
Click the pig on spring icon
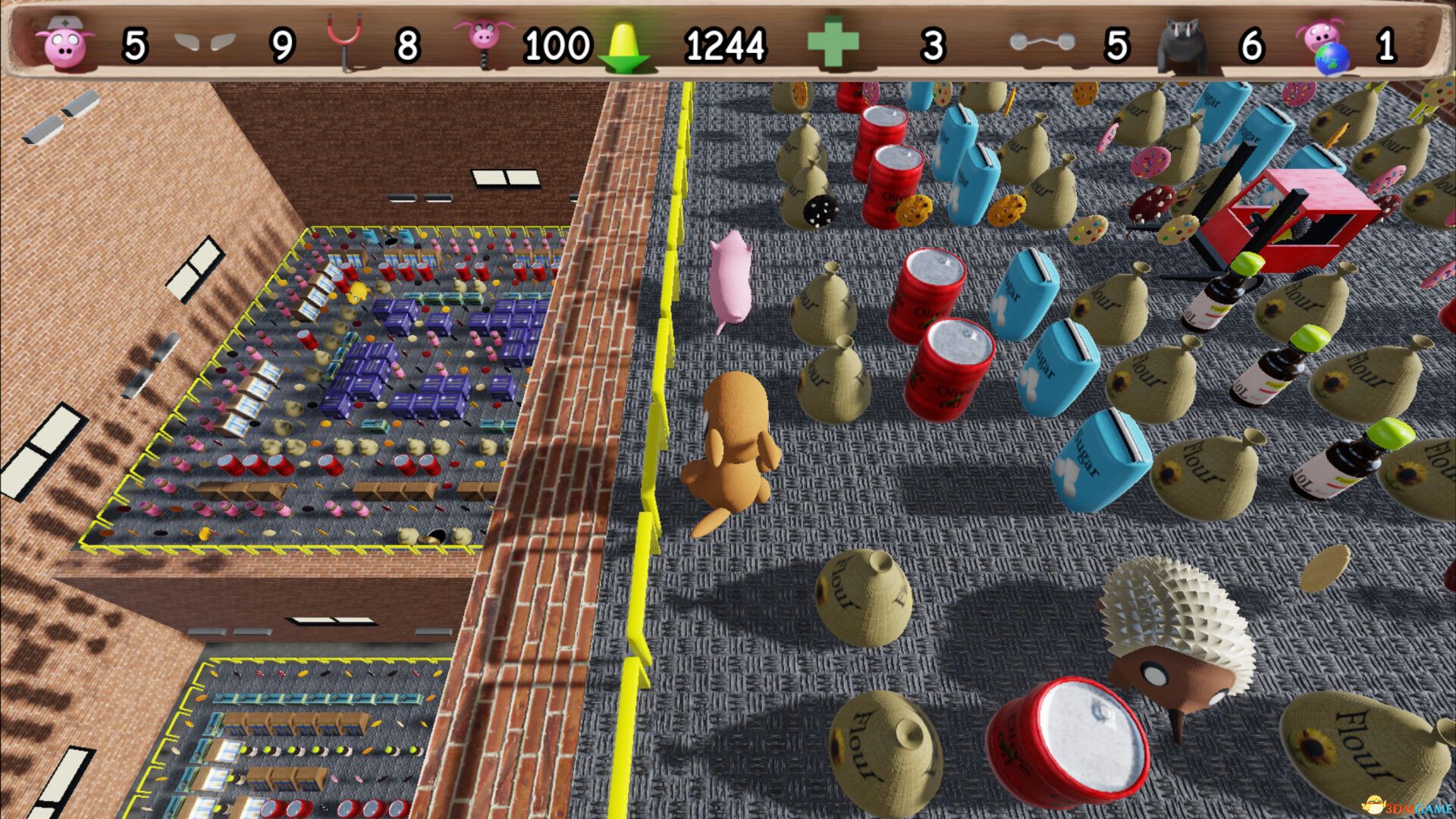point(483,42)
